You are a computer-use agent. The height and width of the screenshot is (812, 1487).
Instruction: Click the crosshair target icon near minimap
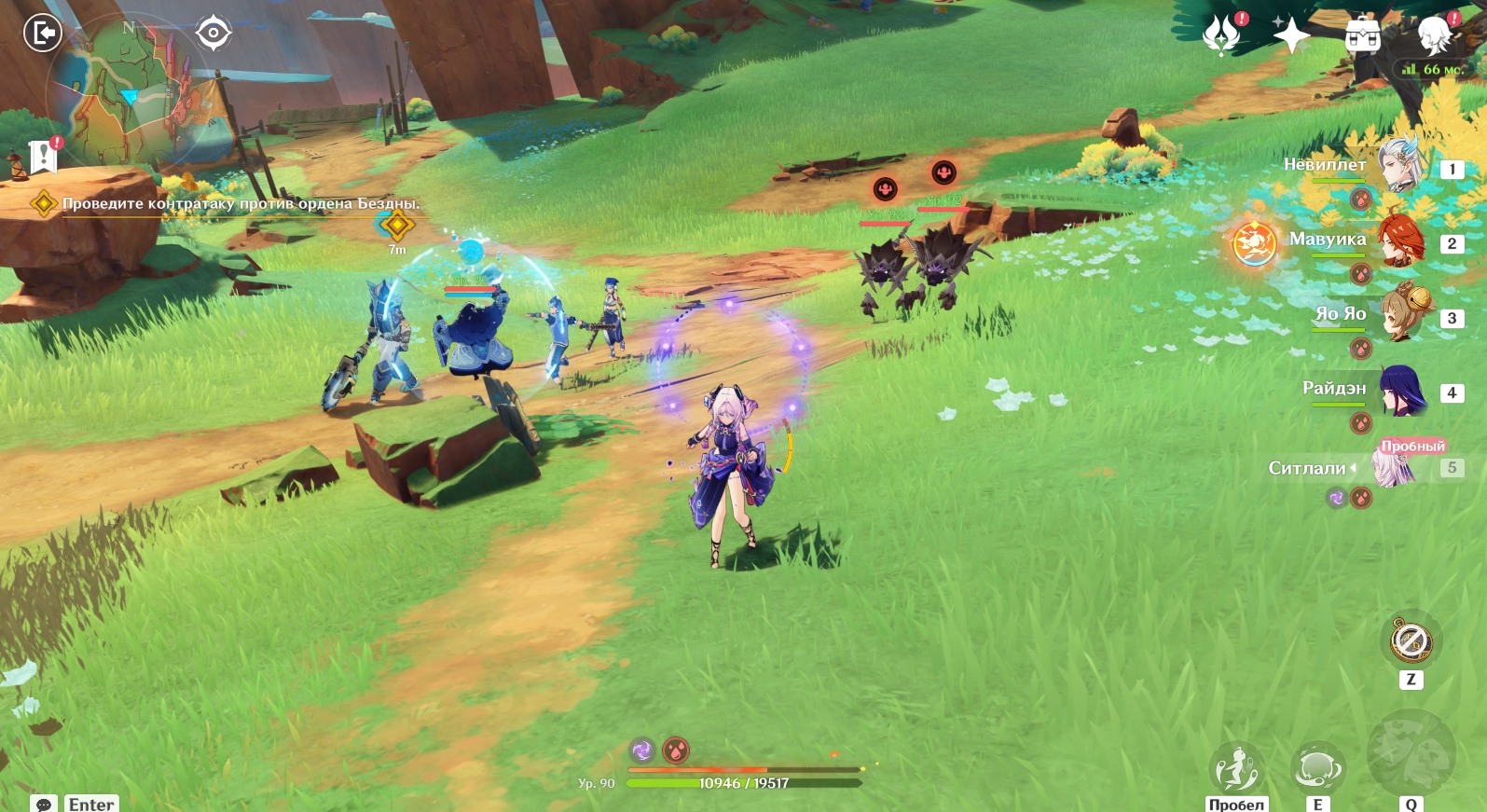point(213,34)
